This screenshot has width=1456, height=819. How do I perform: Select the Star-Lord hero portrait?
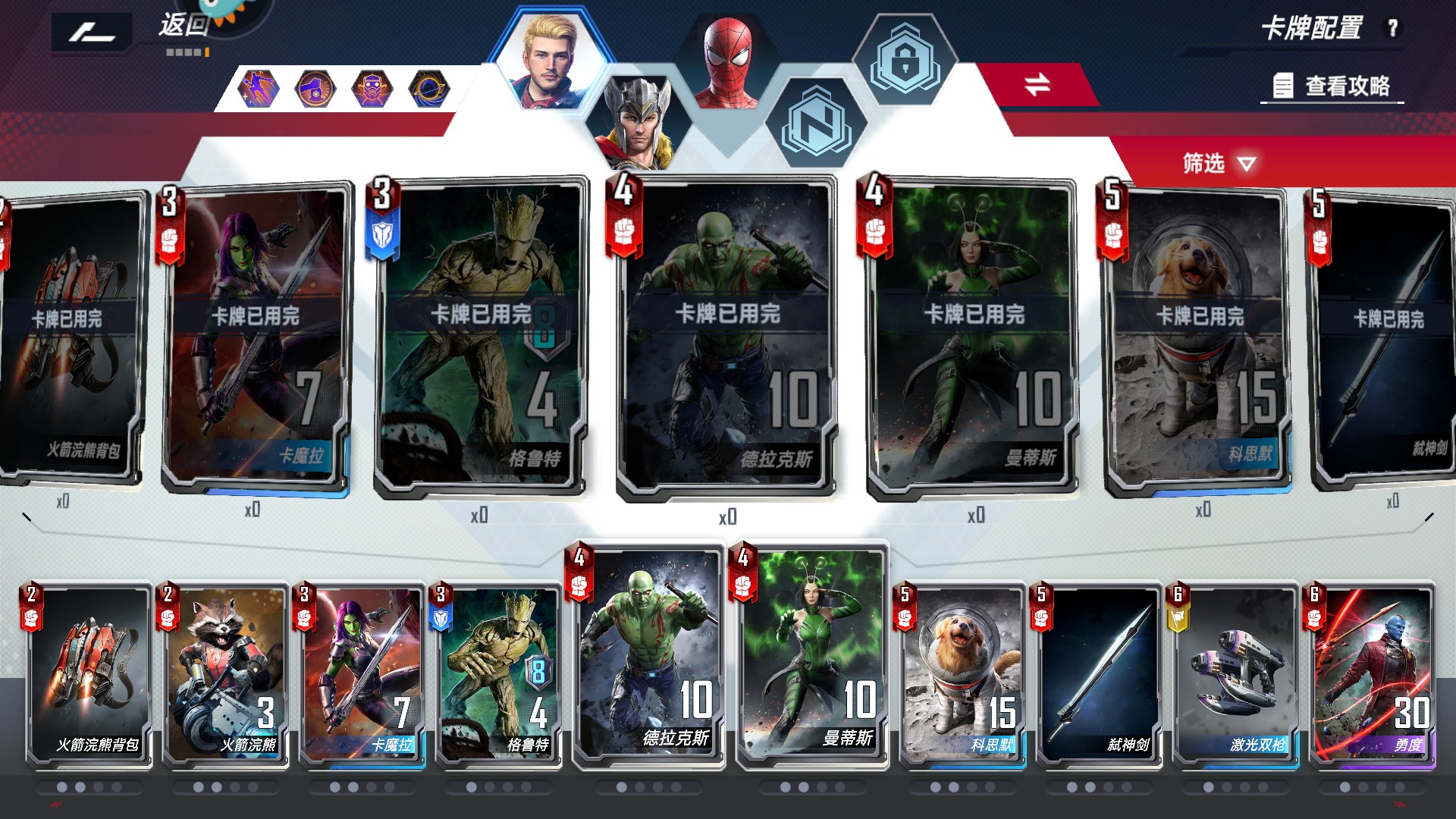pyautogui.click(x=550, y=62)
